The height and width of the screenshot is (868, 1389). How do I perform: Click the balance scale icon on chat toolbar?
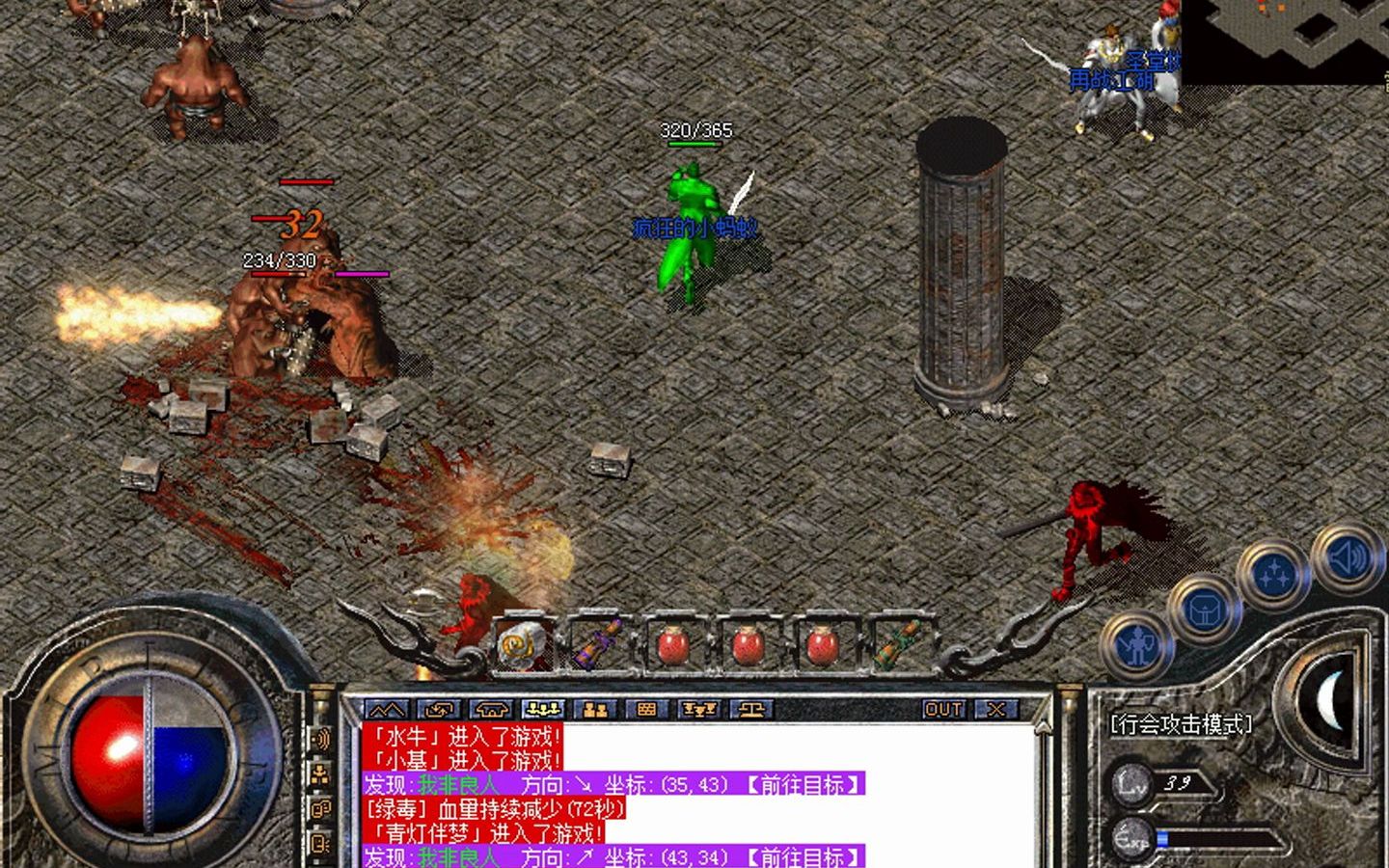(751, 710)
